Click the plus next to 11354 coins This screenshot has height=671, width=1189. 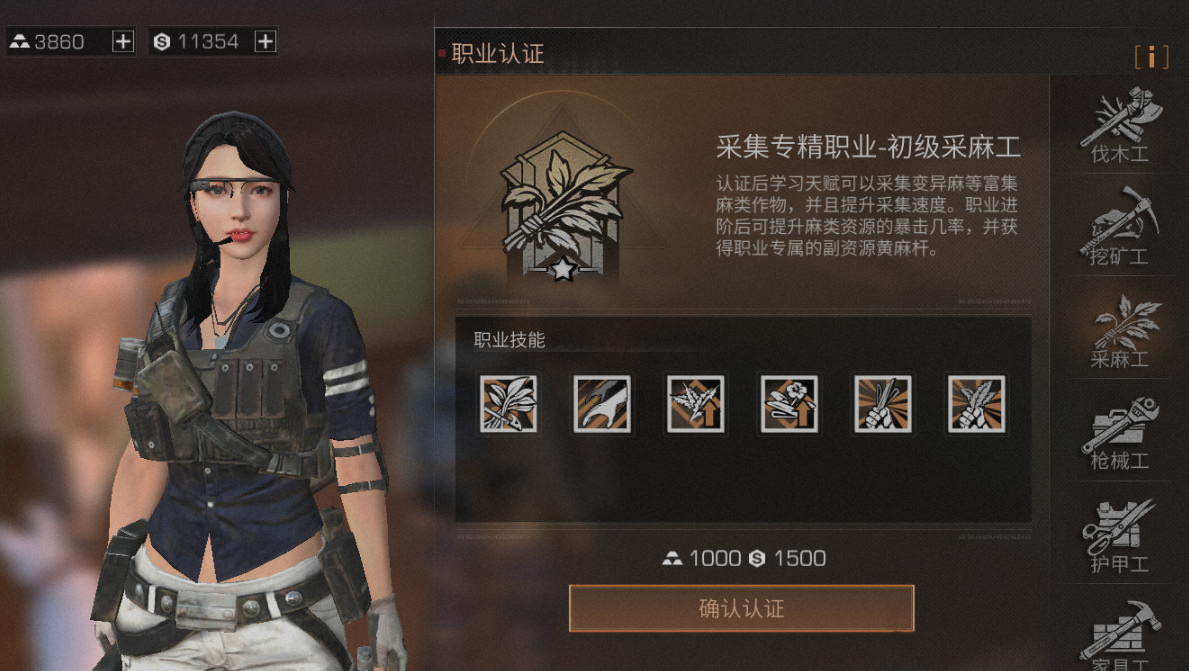(265, 41)
